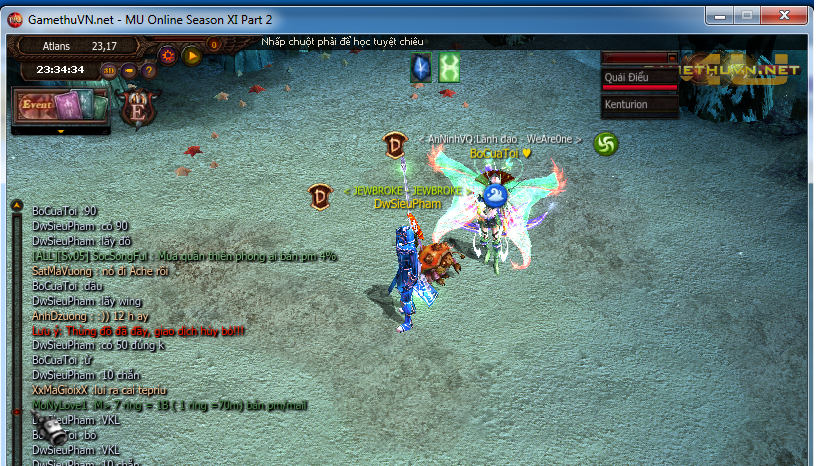Select the blue crystal buff icon
Viewport: 819px width, 466px height.
click(x=421, y=68)
